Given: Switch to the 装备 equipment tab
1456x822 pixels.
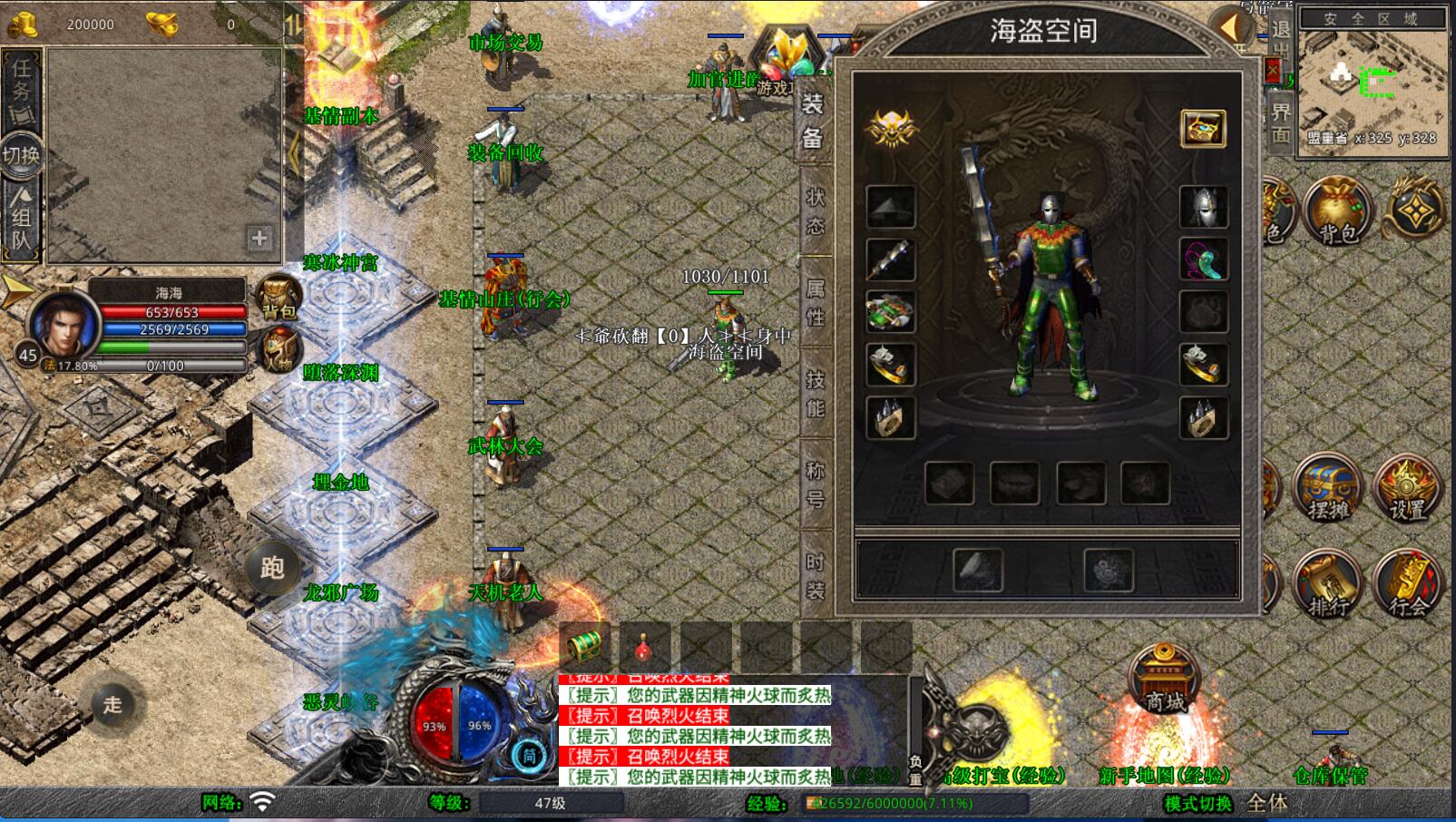Looking at the screenshot, I should [x=813, y=122].
